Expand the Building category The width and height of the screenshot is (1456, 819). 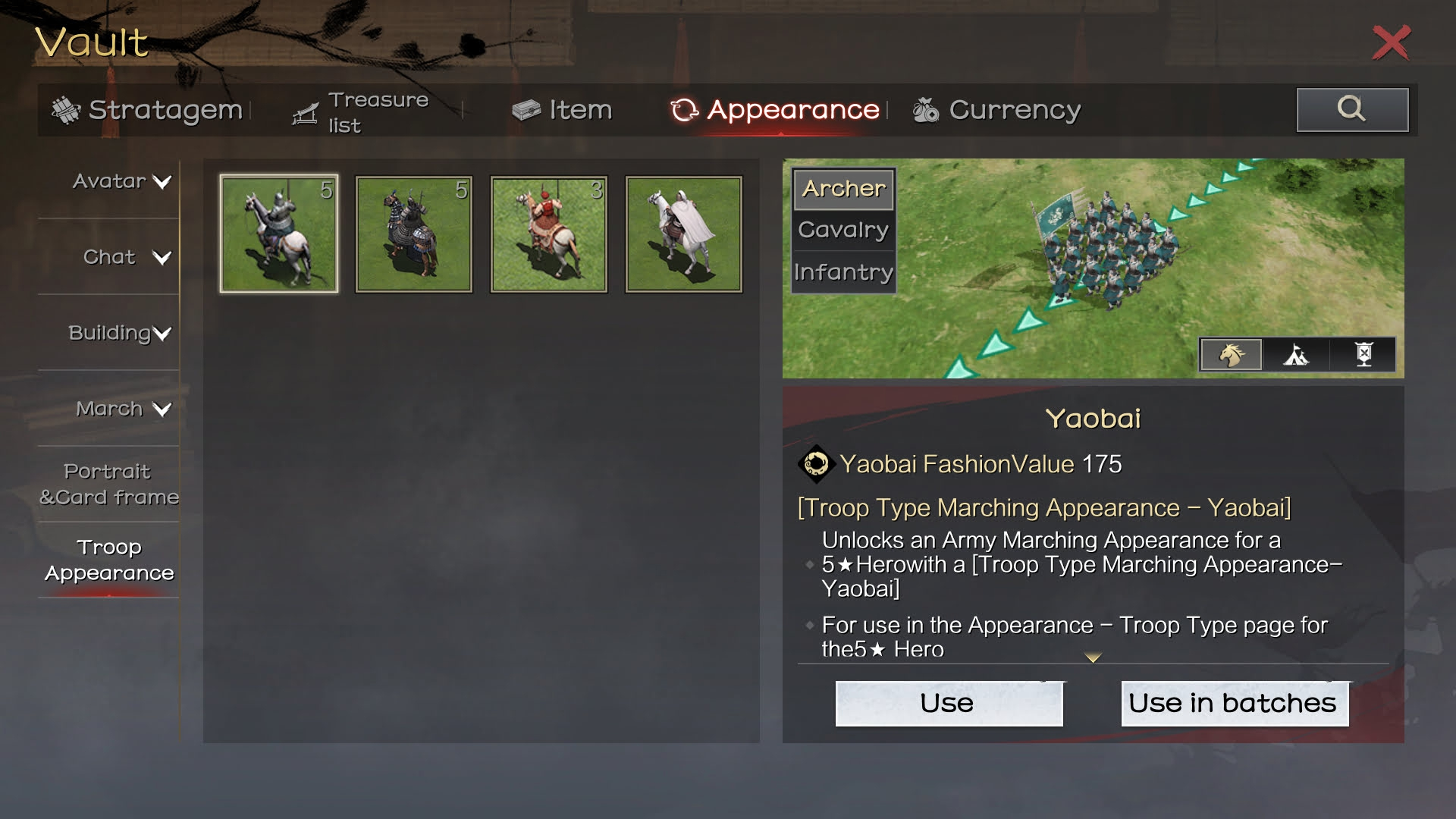click(120, 334)
